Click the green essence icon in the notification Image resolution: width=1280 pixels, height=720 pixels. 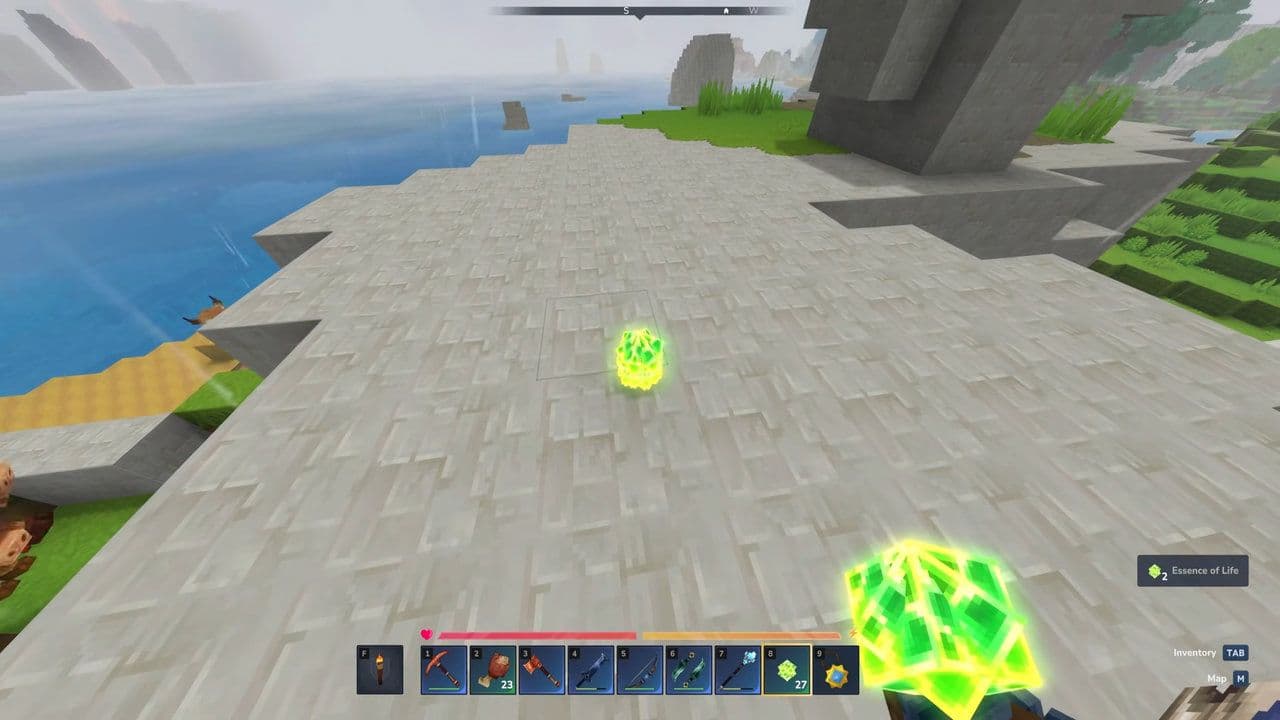(x=1155, y=570)
